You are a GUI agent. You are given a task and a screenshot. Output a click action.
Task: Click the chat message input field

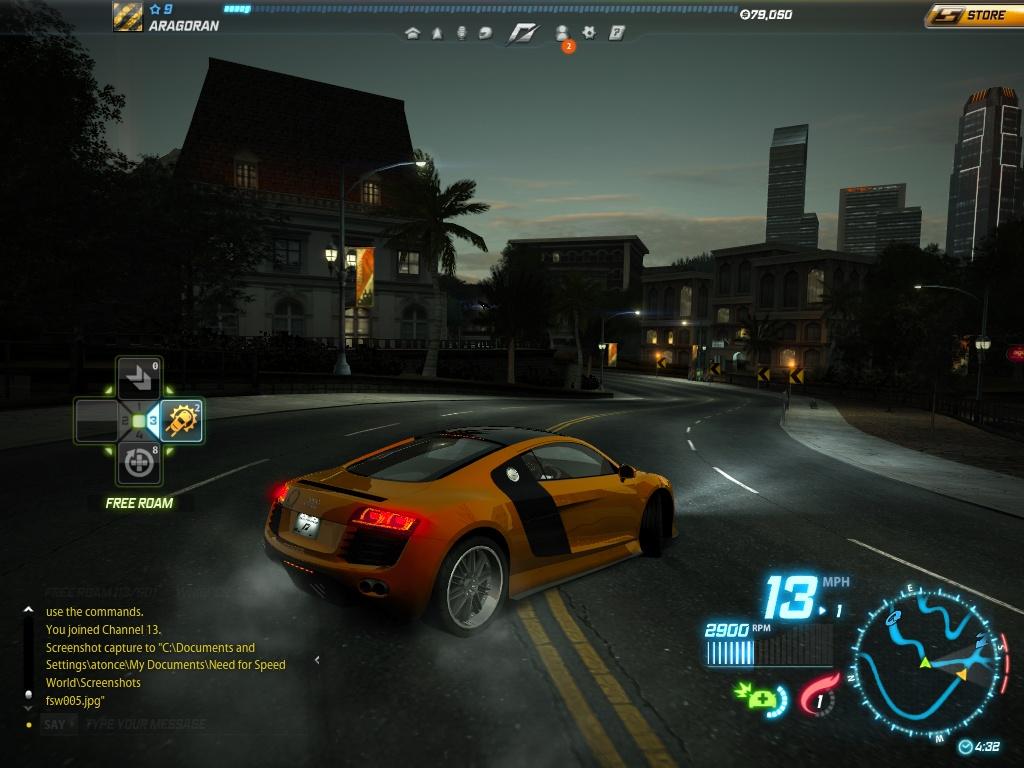pos(190,724)
